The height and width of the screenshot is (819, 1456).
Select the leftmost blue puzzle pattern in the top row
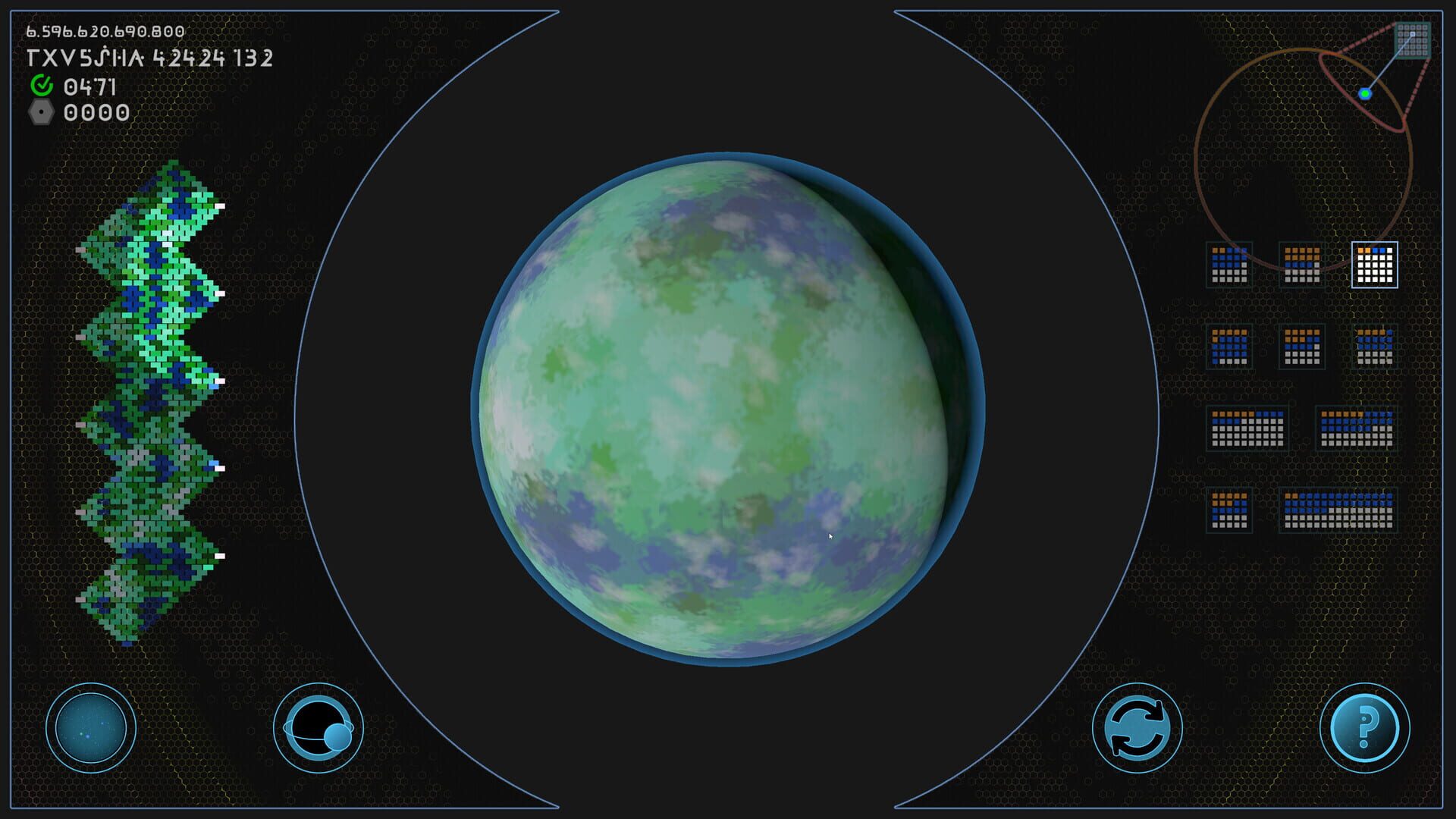[x=1228, y=267]
